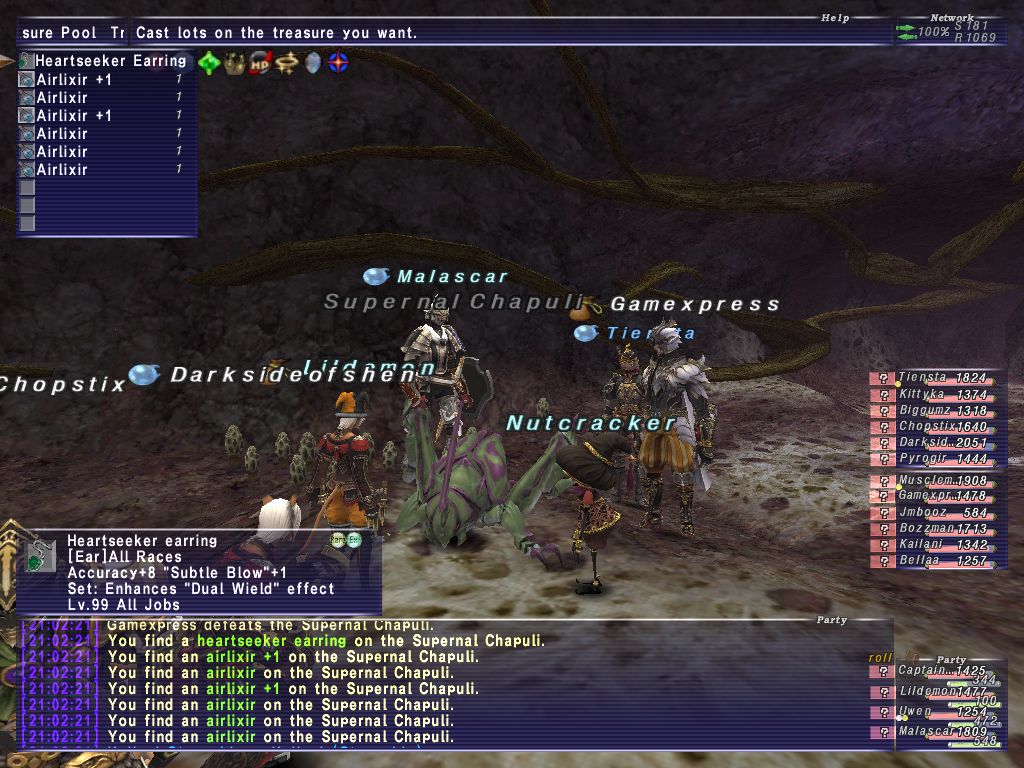The height and width of the screenshot is (768, 1024).
Task: Select Heartseeker Earring in the treasure pool
Action: click(110, 61)
